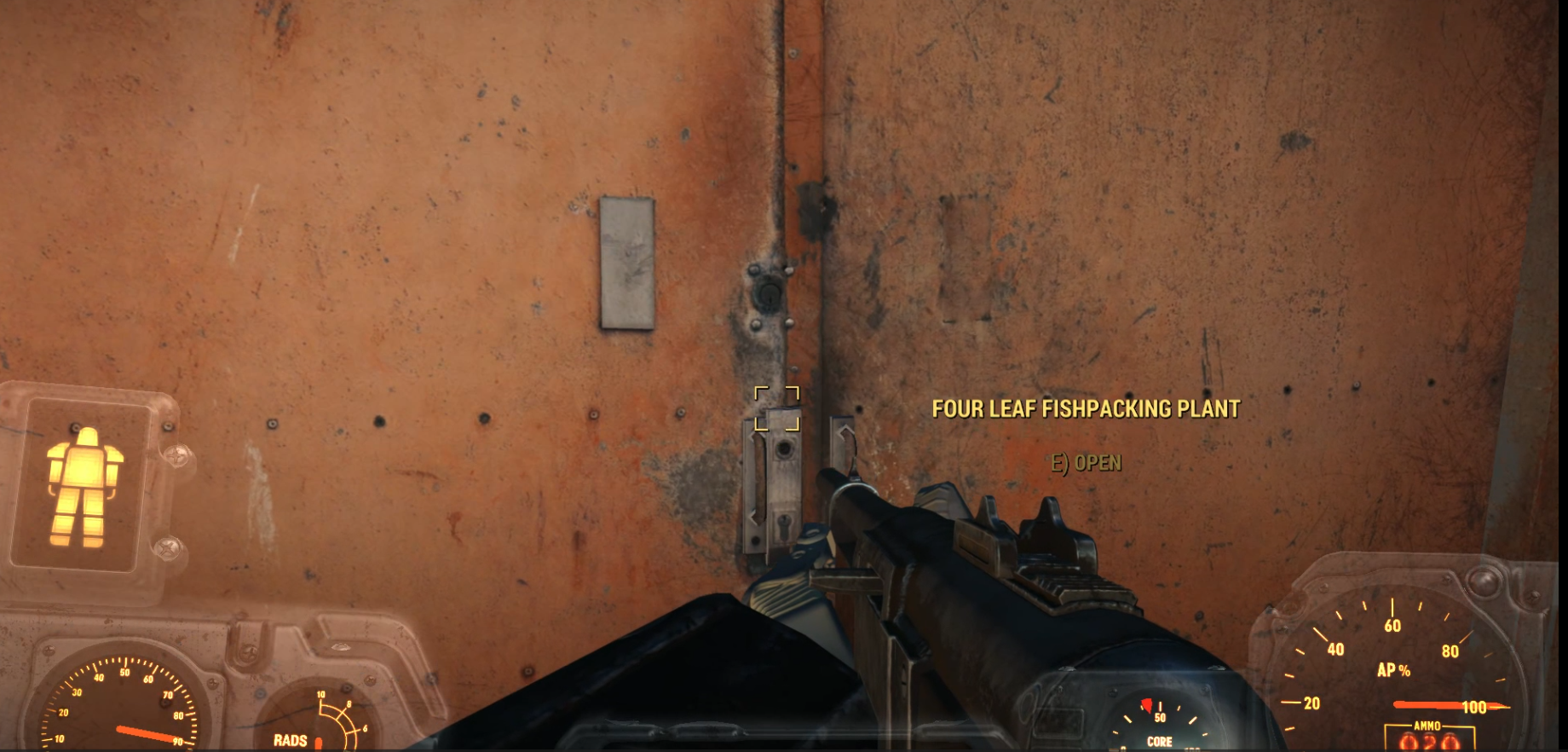
Task: Toggle the light switch panel on the wall
Action: (x=628, y=262)
